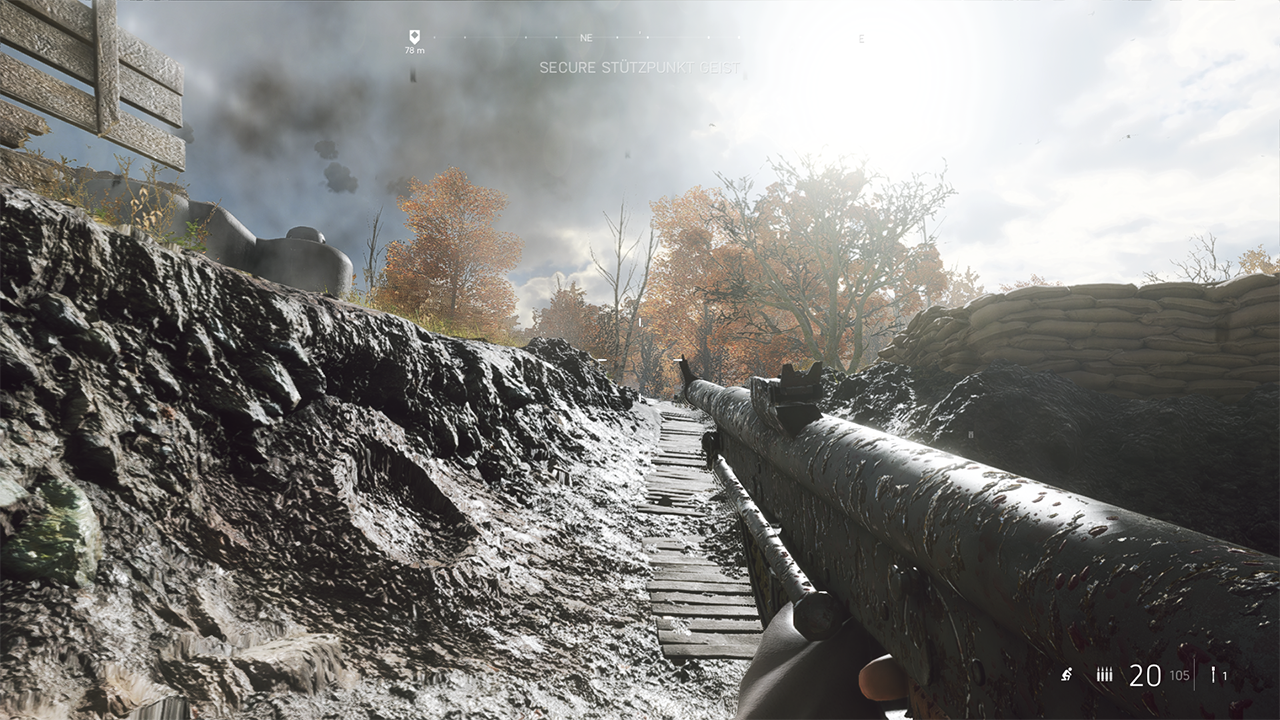Select the Secure Stützpunkt Geist objective text
Image resolution: width=1280 pixels, height=720 pixels.
pos(640,68)
